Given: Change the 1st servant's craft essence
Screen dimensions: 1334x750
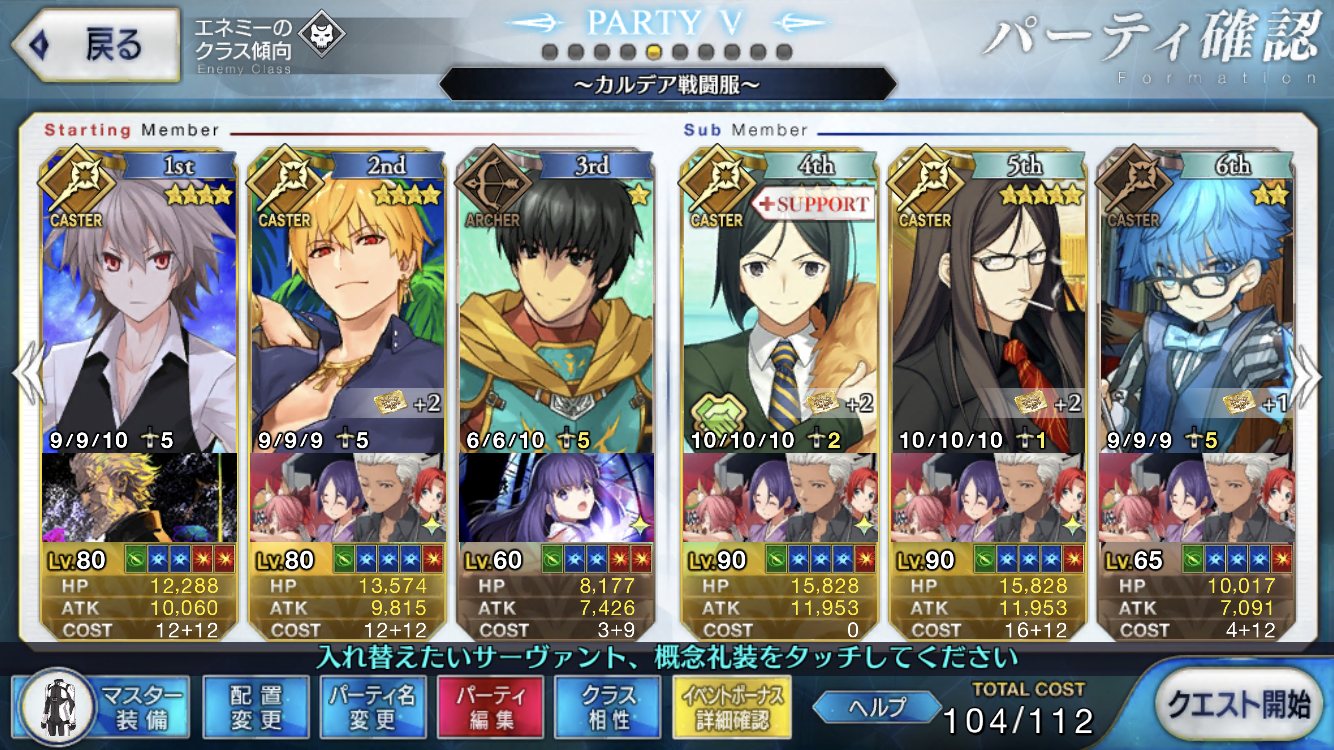Looking at the screenshot, I should (x=140, y=497).
